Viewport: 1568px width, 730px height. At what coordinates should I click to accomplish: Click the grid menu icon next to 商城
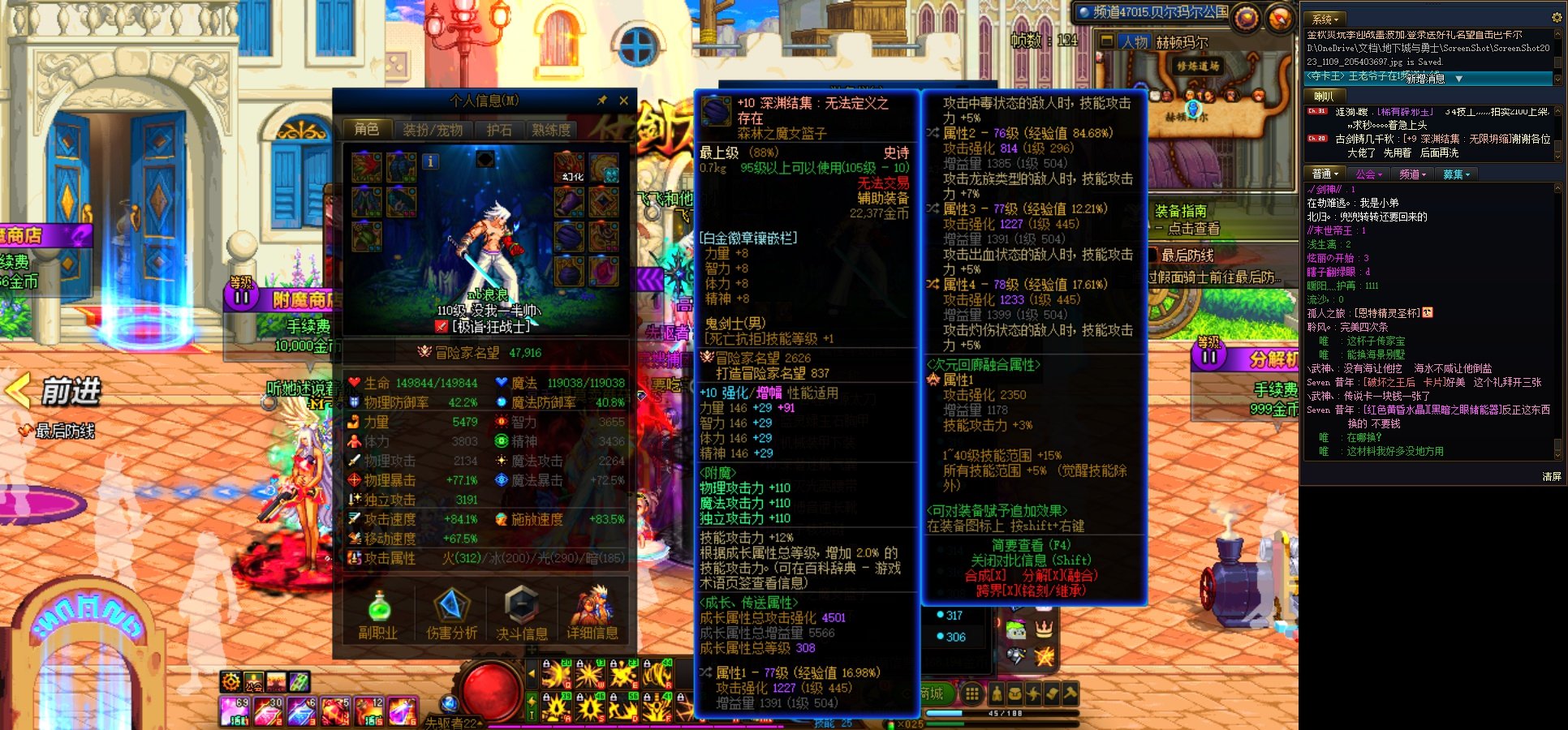(x=972, y=693)
